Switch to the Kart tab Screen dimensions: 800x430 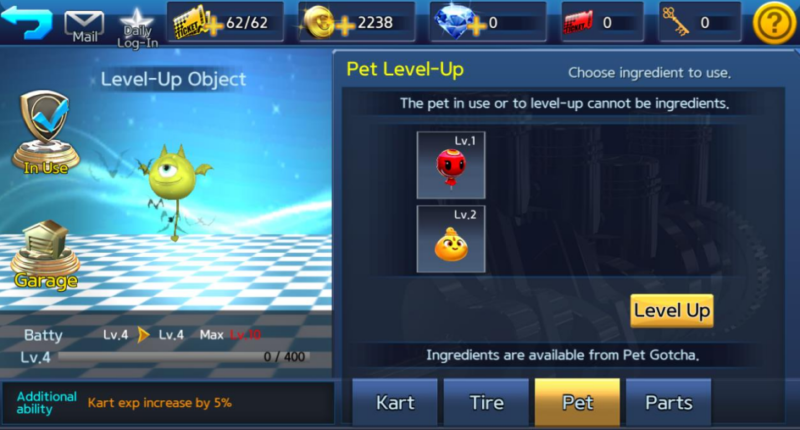point(395,403)
